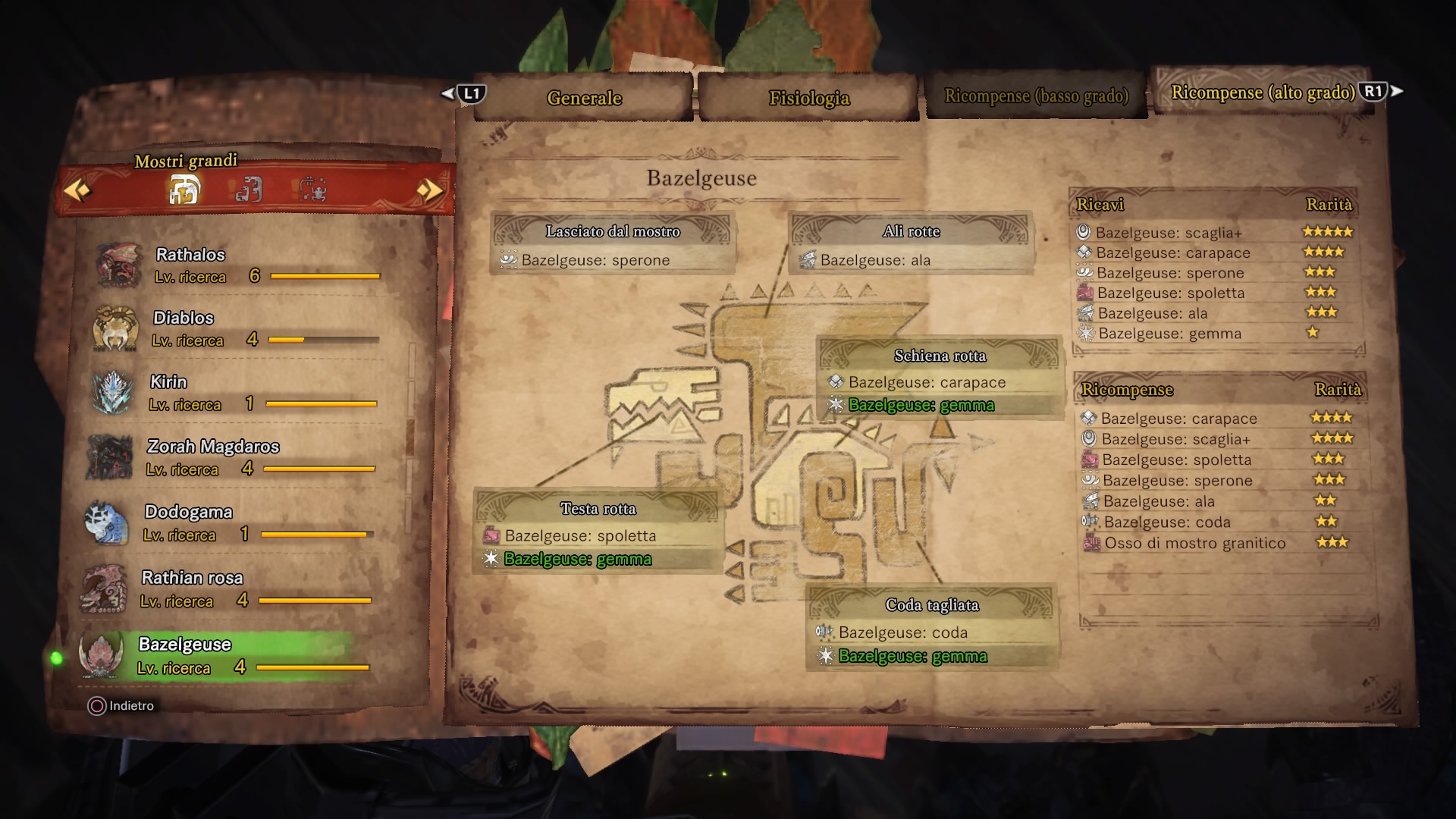
Task: Select Rathalos in the monster list
Action: click(235, 265)
